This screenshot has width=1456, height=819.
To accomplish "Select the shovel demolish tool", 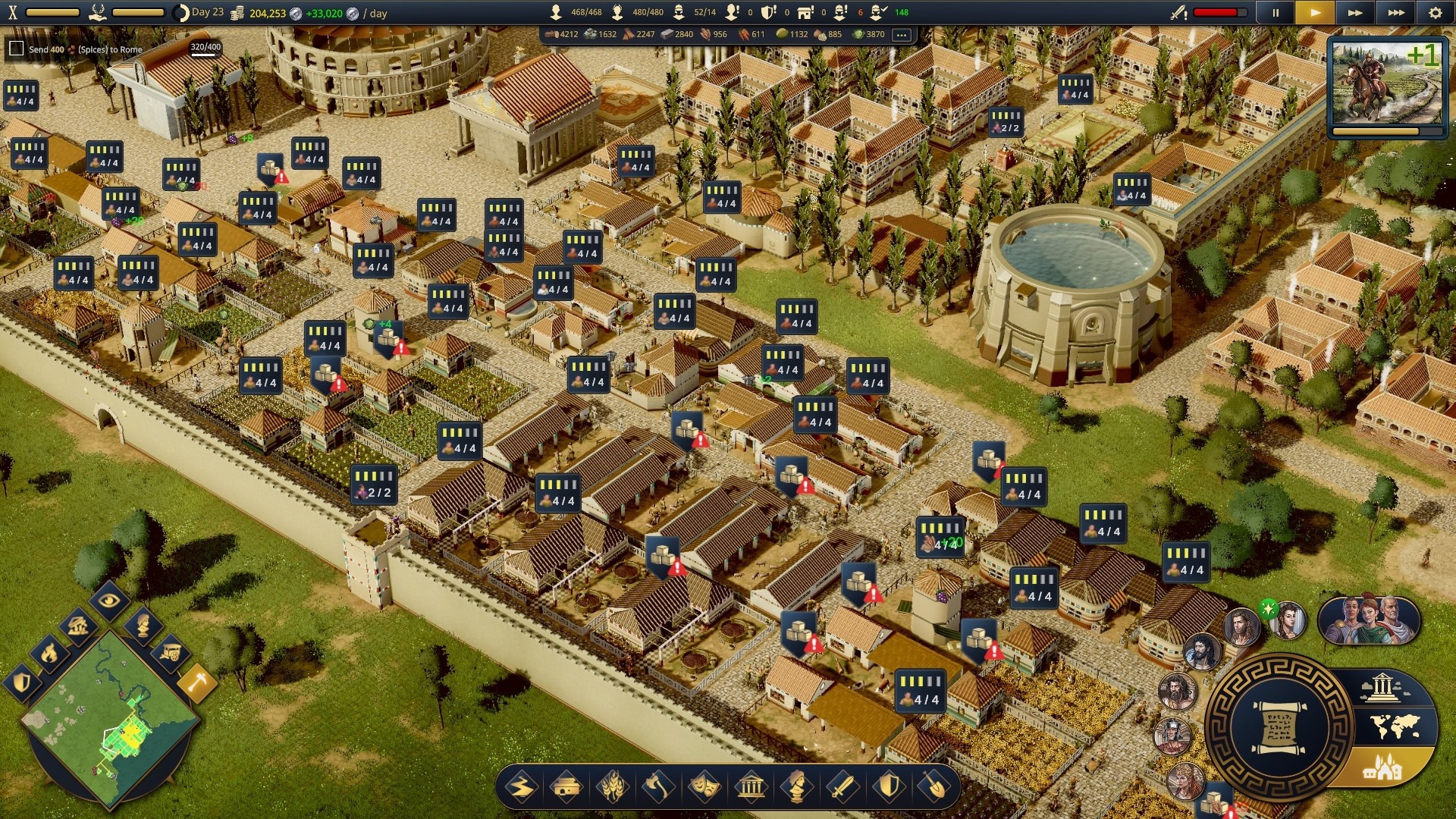I will [x=934, y=787].
